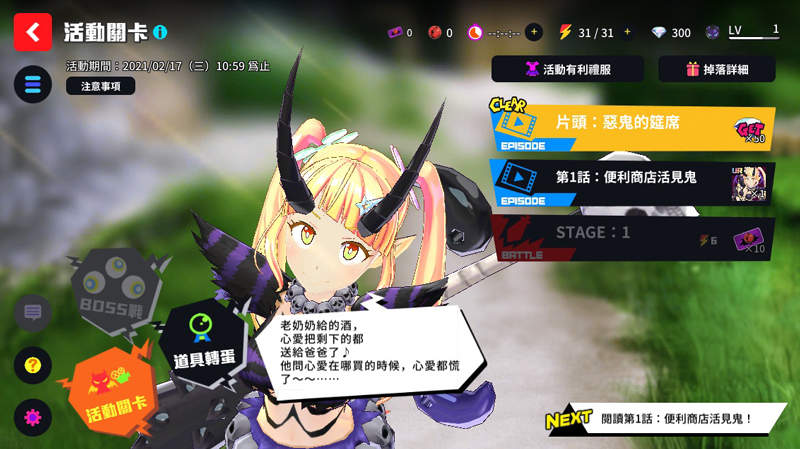The image size is (800, 449).
Task: Open the 注意事項 notice button
Action: [100, 86]
